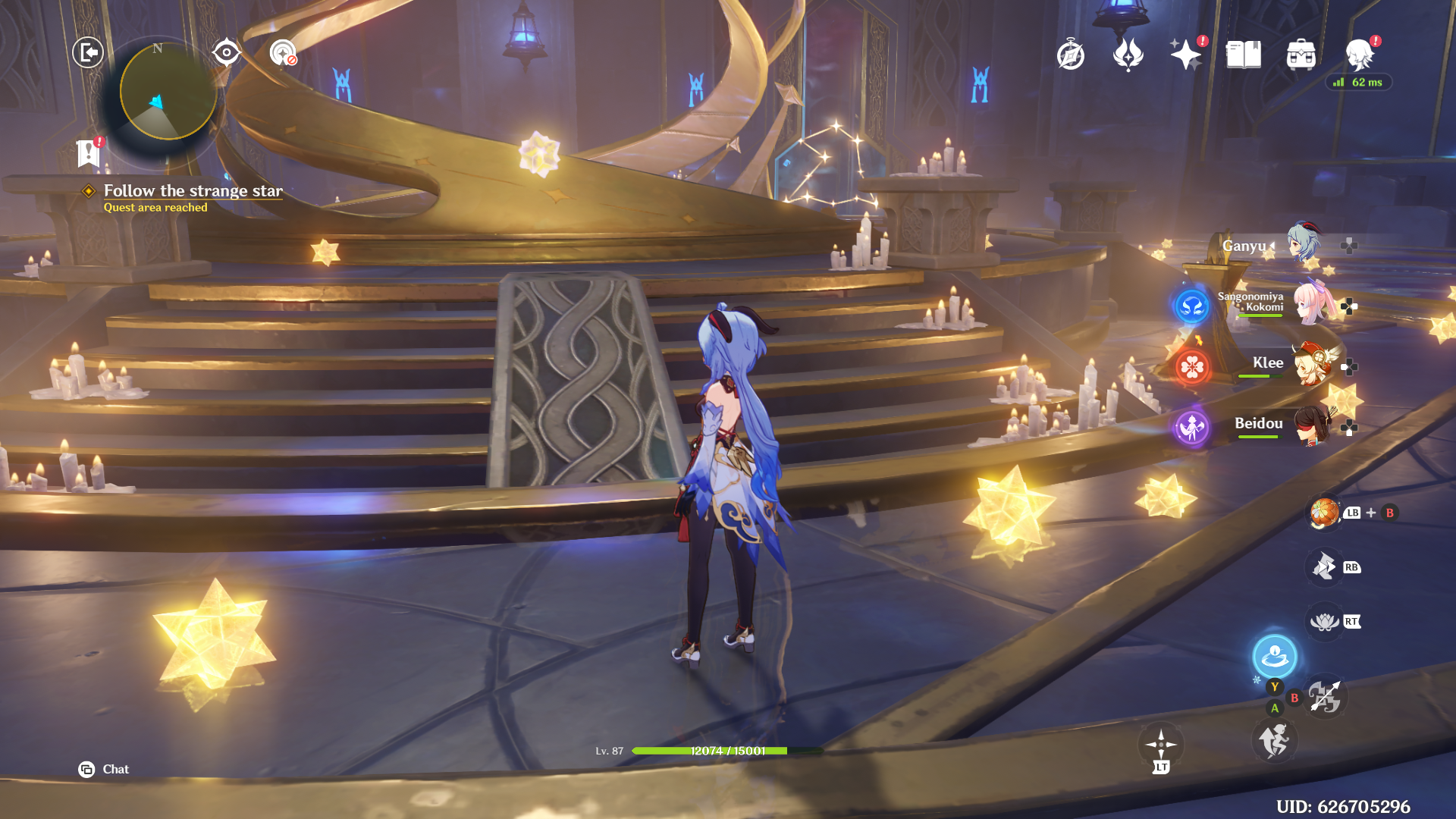
Task: Tap the sprint dash icon
Action: click(1274, 740)
